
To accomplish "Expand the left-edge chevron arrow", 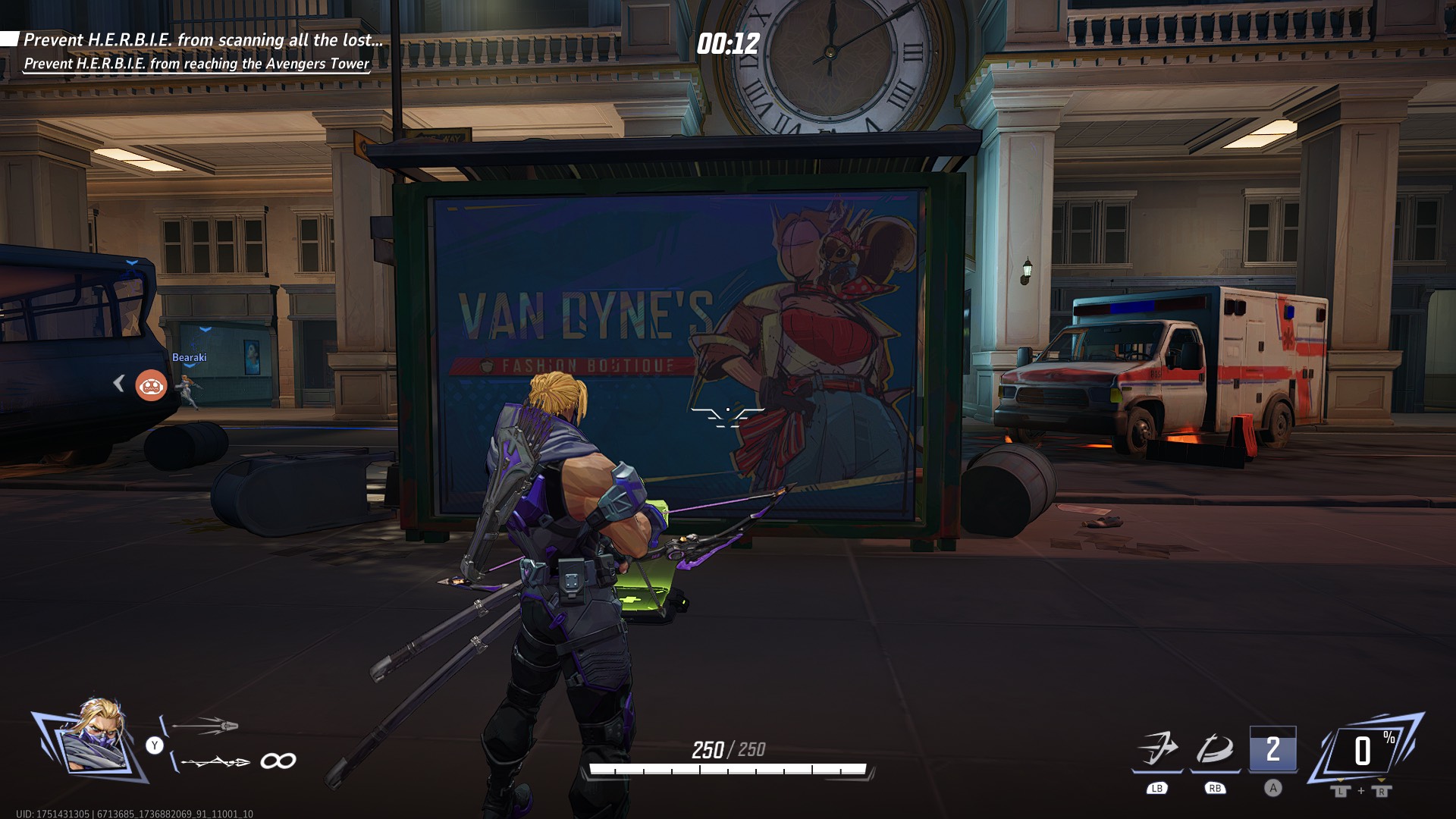I will [x=119, y=384].
